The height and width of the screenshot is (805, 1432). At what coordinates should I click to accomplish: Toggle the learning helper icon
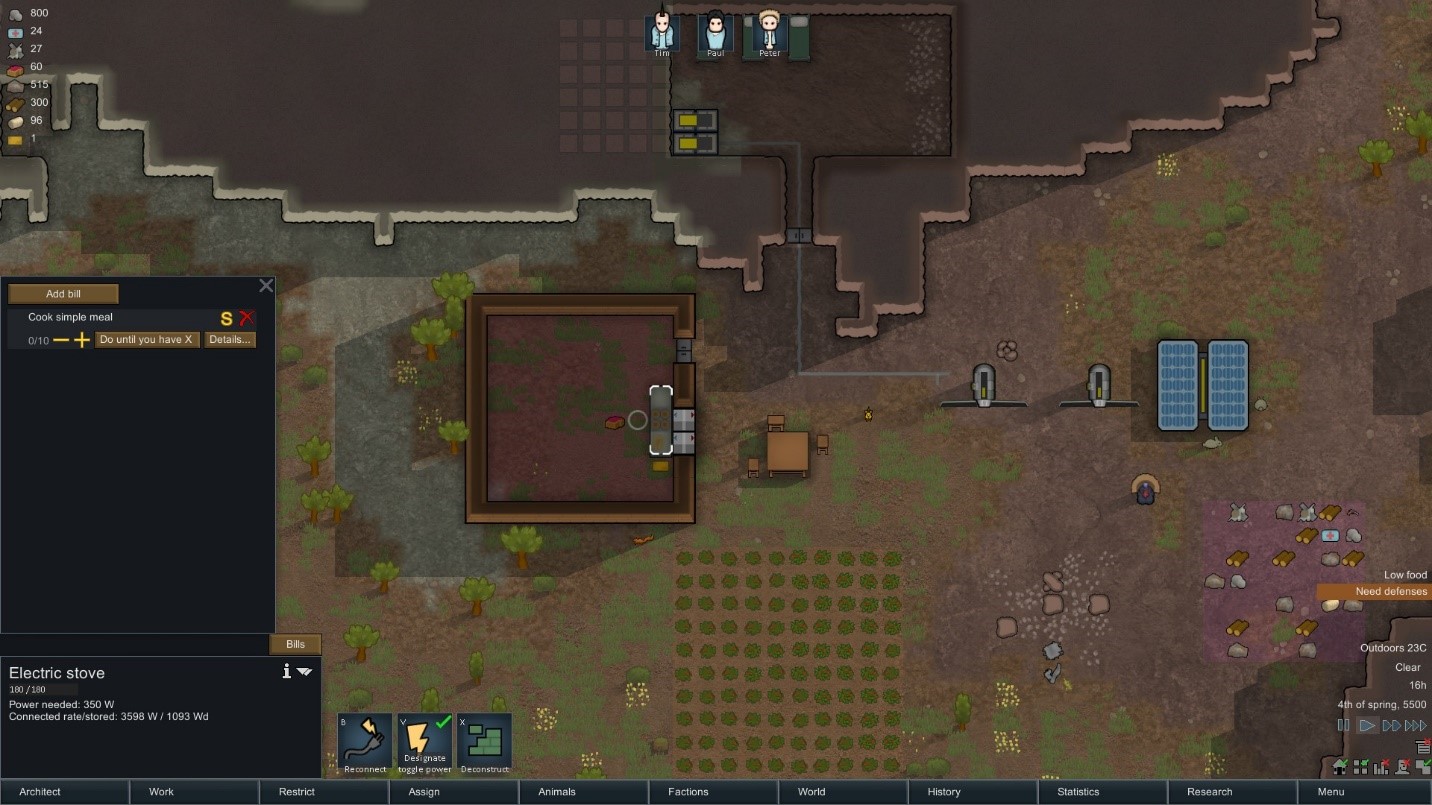coord(1402,767)
